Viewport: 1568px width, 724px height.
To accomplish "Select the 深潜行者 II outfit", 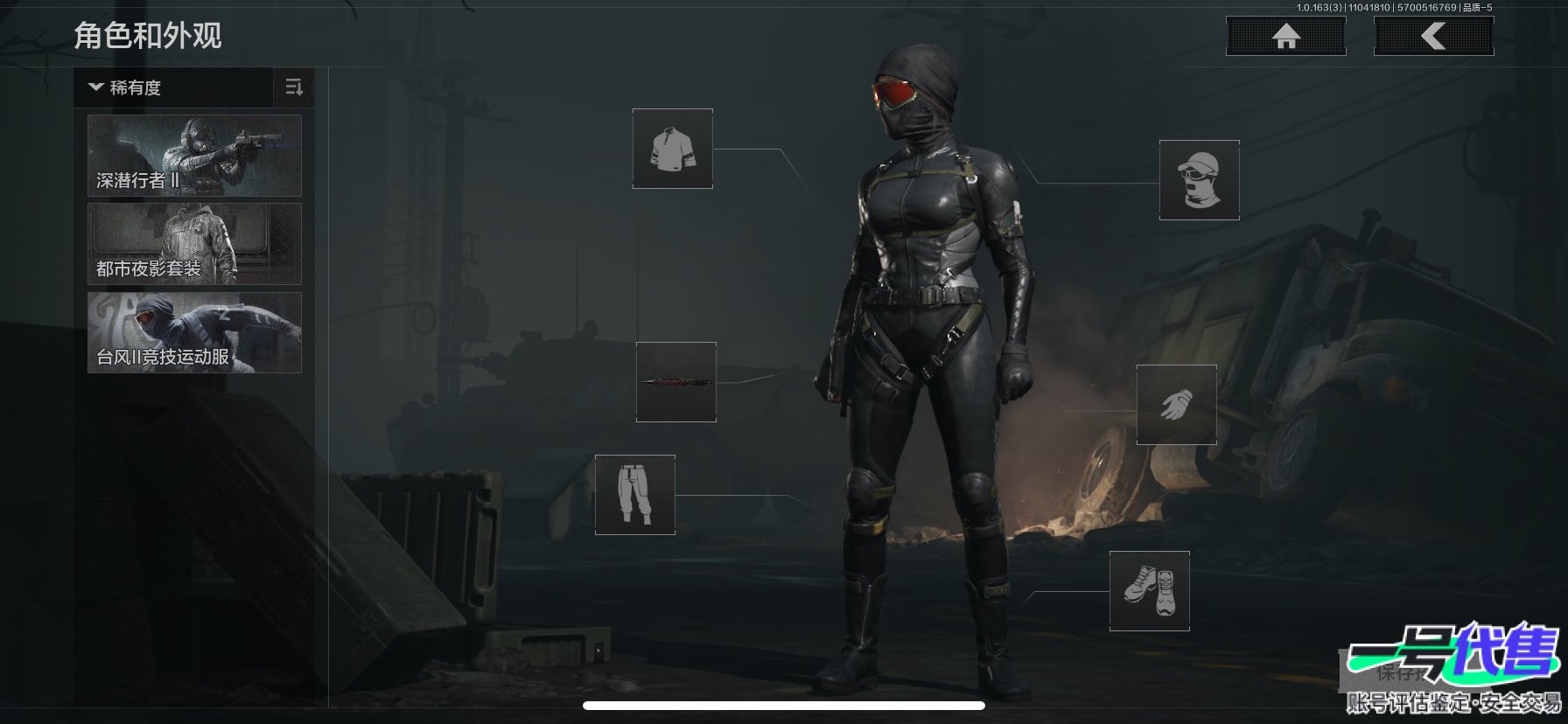I will tap(194, 156).
